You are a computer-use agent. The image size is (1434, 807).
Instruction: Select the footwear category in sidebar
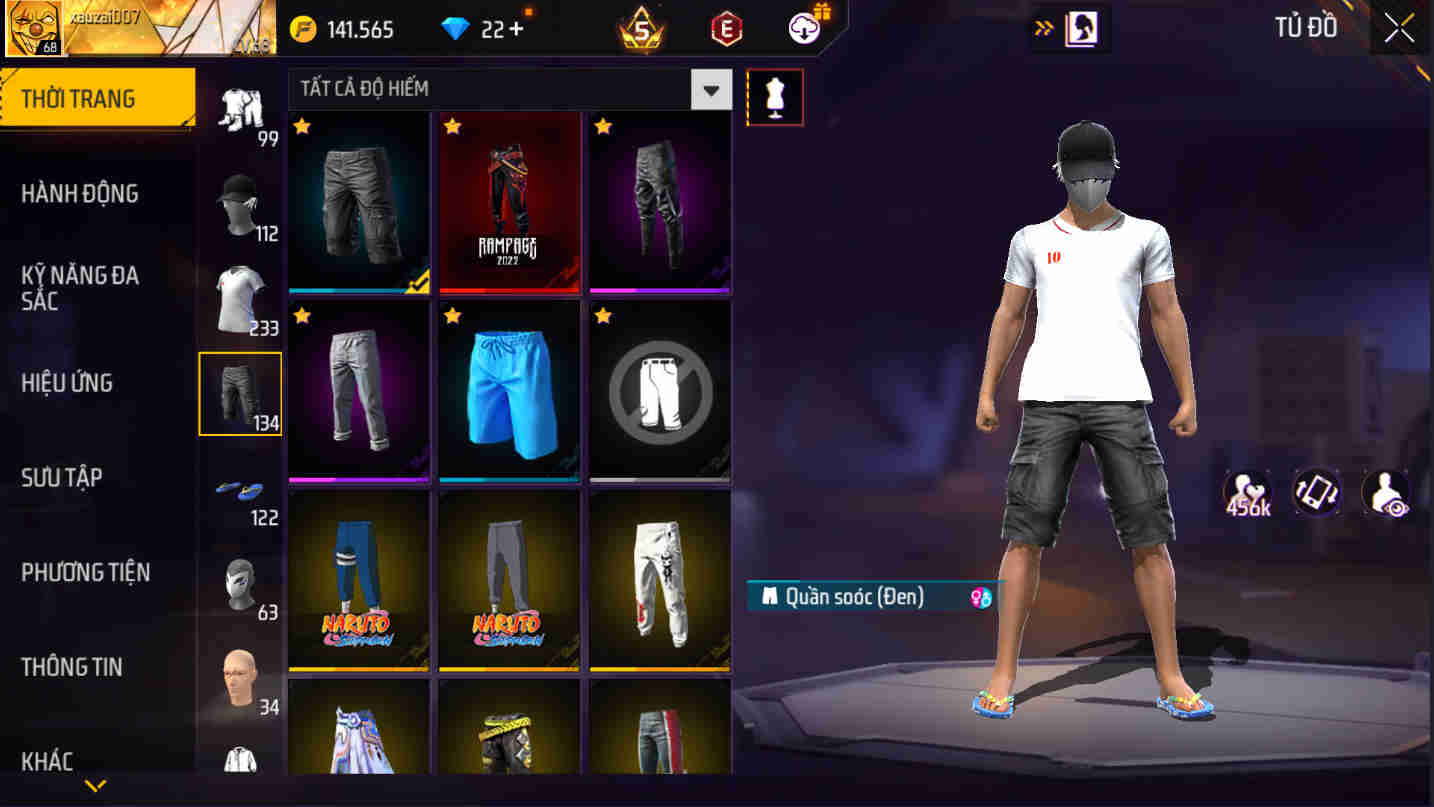[x=240, y=490]
